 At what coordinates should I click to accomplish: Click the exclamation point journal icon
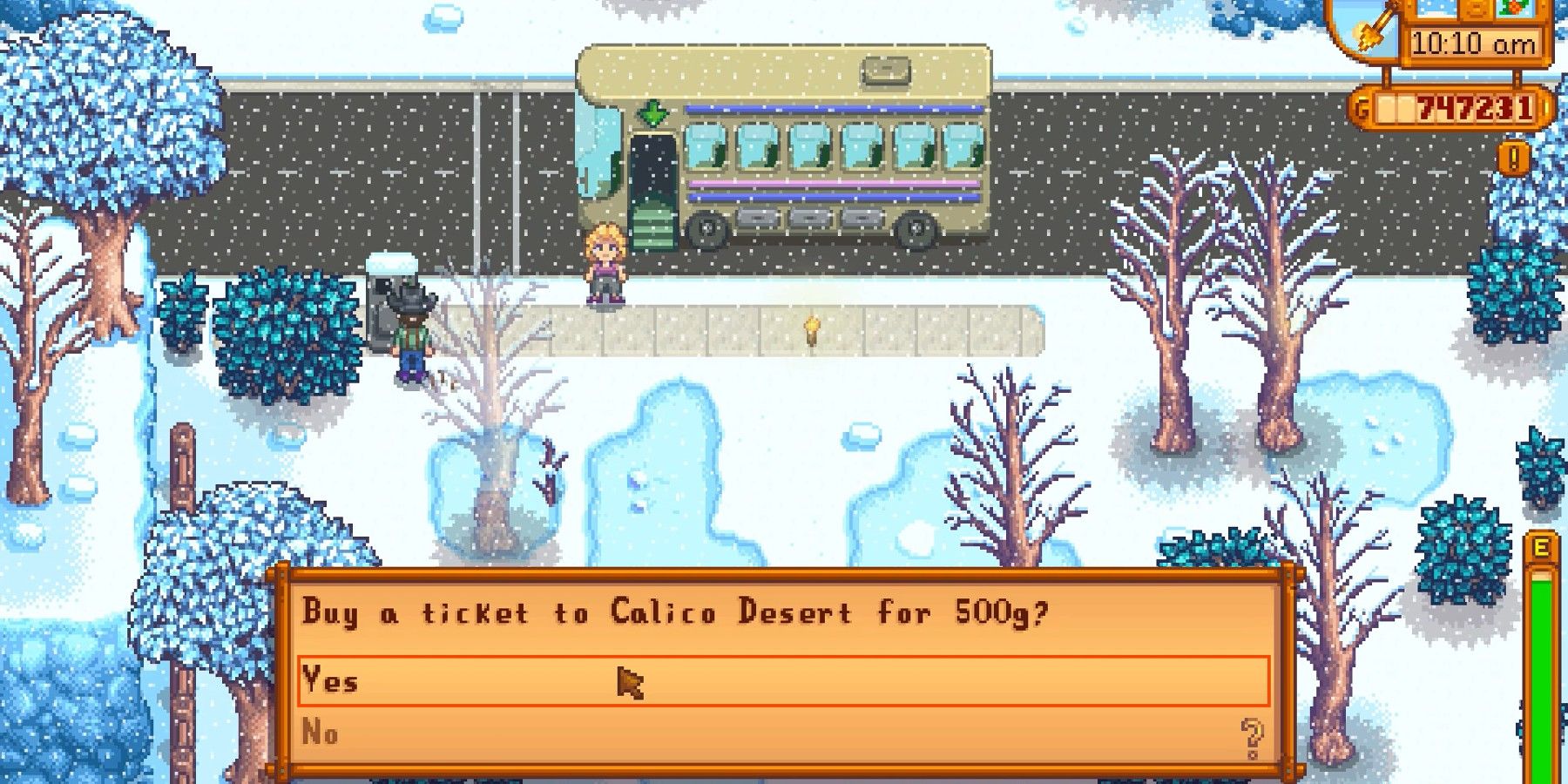1512,158
